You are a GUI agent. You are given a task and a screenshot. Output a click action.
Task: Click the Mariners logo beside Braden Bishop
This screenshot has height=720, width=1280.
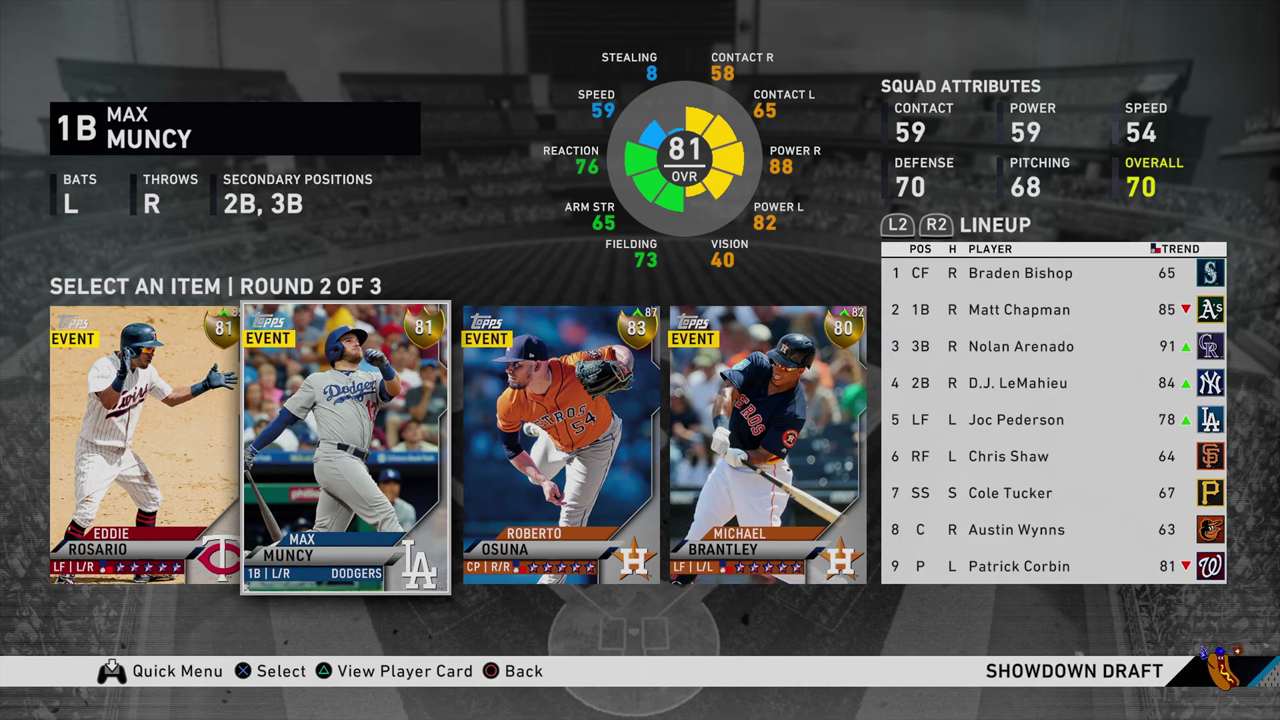pos(1210,273)
